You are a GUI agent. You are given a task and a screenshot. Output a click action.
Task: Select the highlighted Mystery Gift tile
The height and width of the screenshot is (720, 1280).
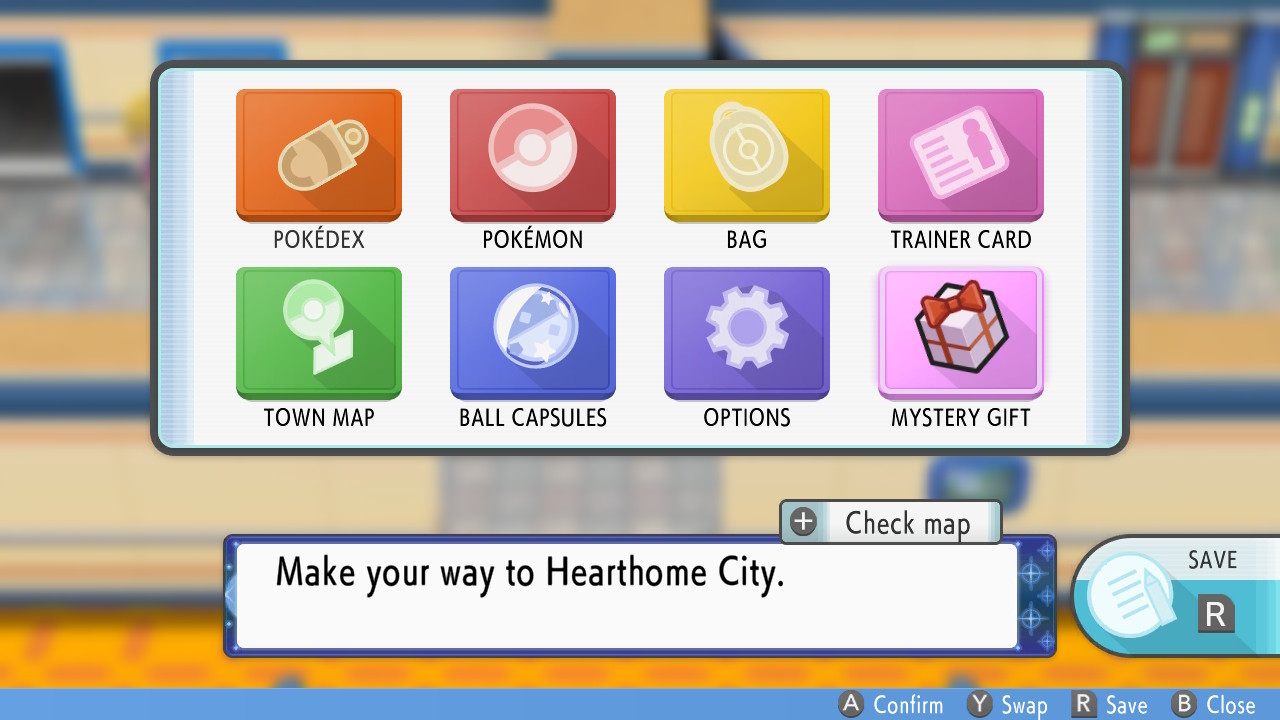[x=960, y=333]
